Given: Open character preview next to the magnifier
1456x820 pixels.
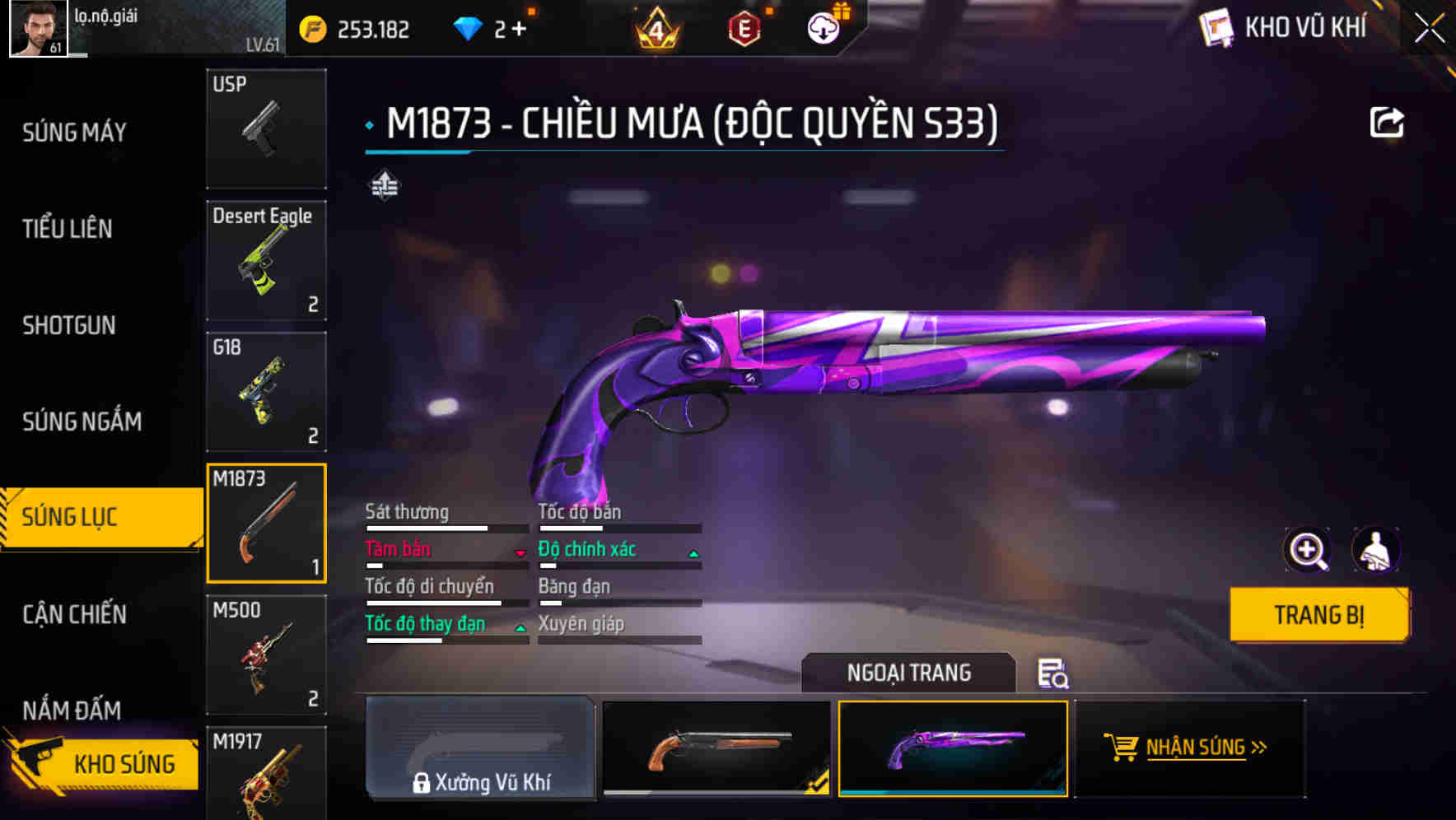Looking at the screenshot, I should (x=1375, y=550).
